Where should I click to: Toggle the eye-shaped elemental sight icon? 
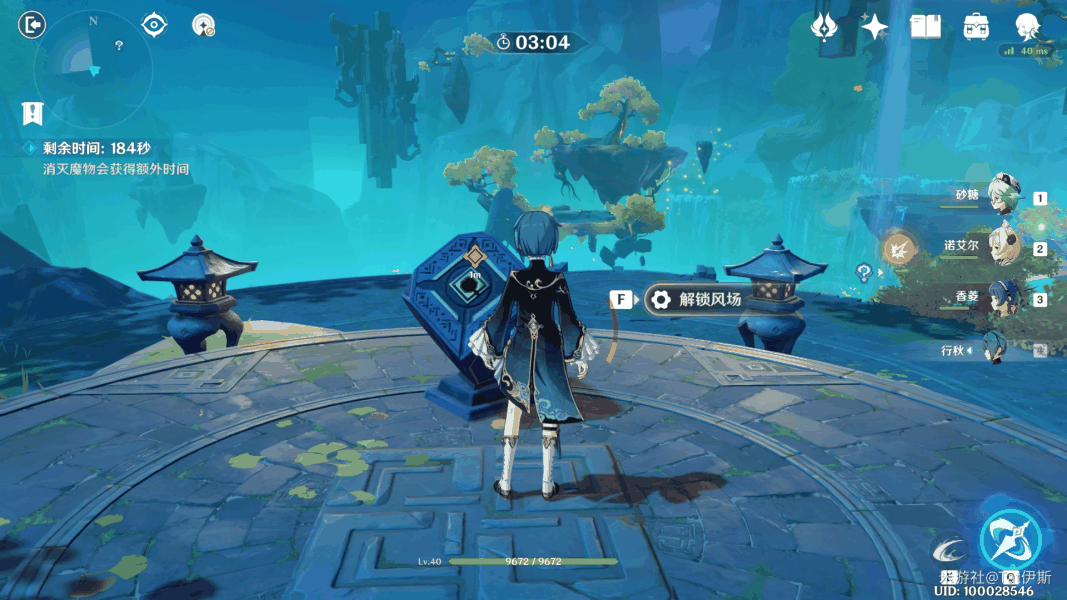(x=154, y=25)
